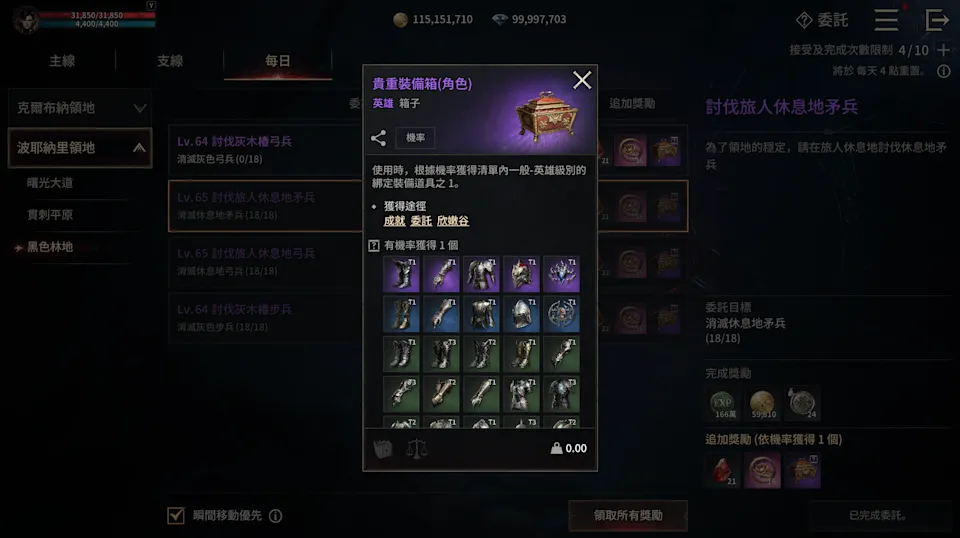Open the hamburger main menu
The image size is (960, 538).
[x=886, y=20]
